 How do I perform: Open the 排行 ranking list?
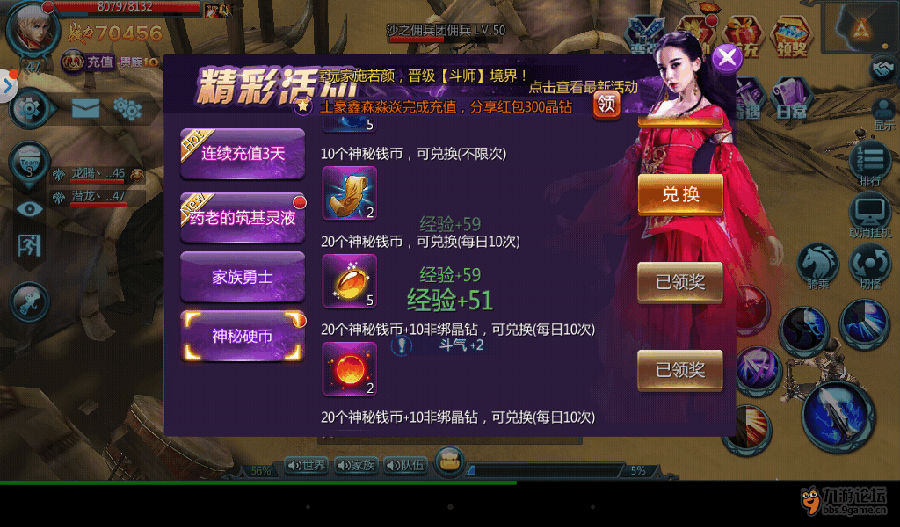874,164
